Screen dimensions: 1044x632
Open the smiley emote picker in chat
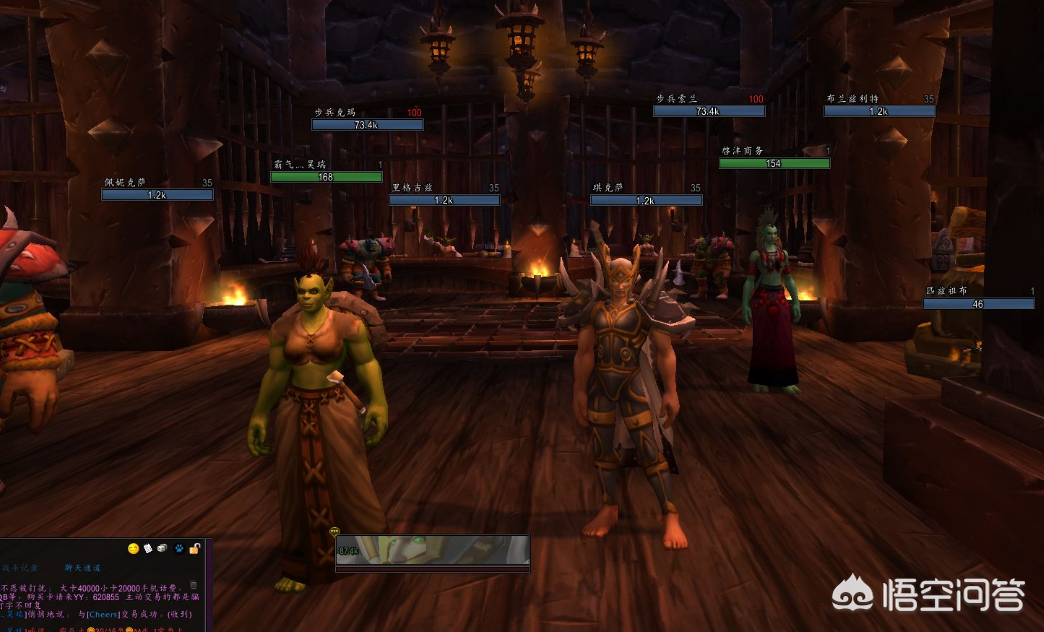click(133, 549)
